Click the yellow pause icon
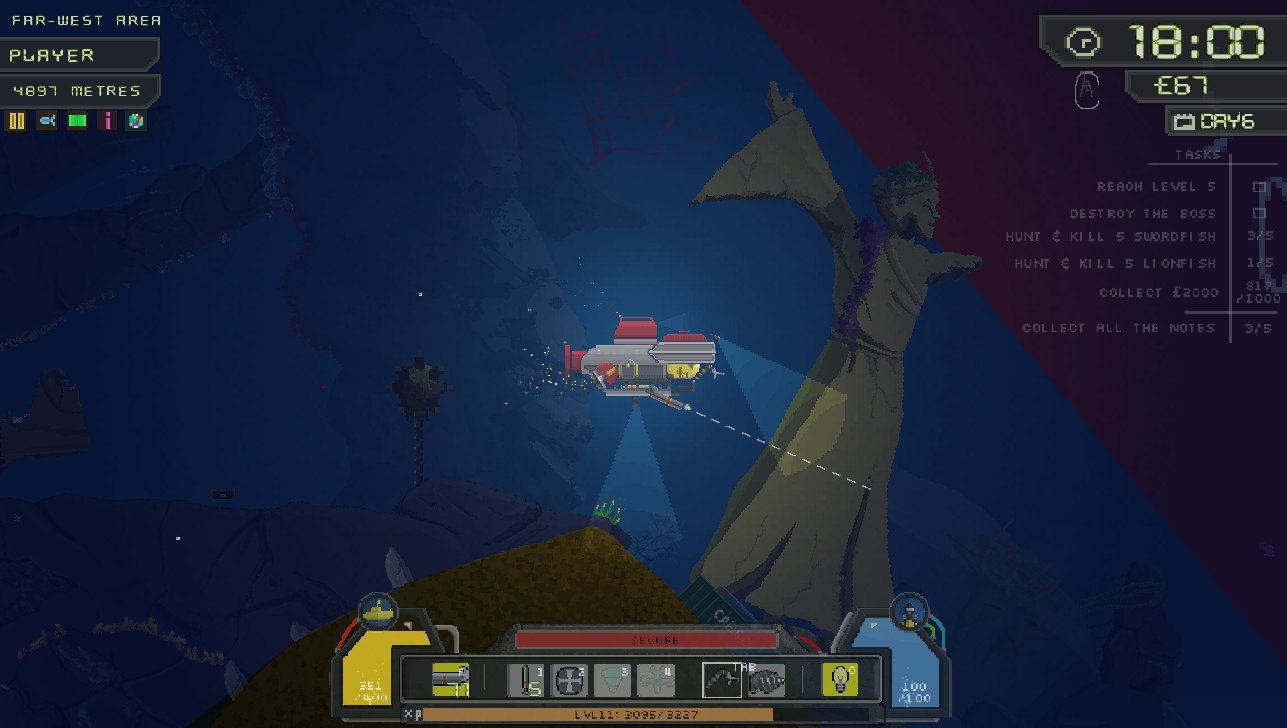 point(16,121)
